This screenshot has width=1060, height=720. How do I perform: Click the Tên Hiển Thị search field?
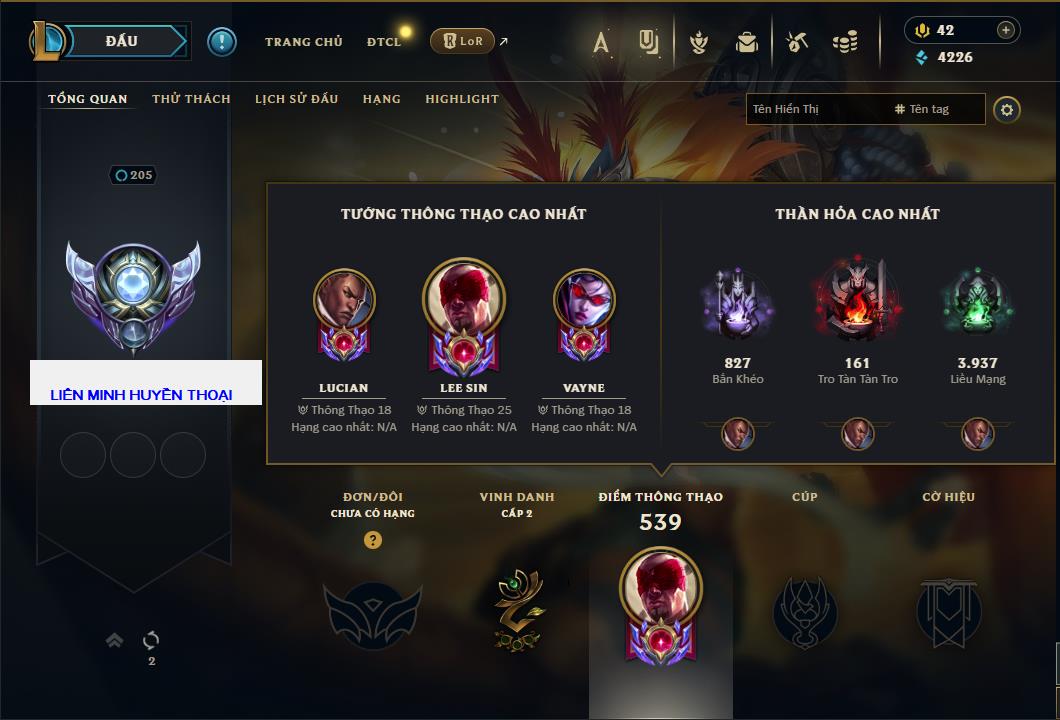pos(815,109)
